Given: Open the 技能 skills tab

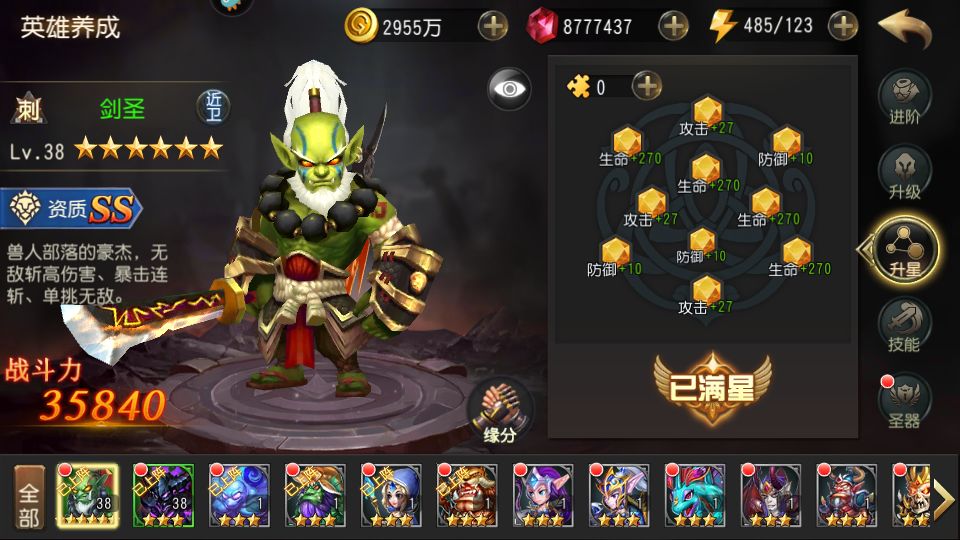Looking at the screenshot, I should tap(904, 325).
